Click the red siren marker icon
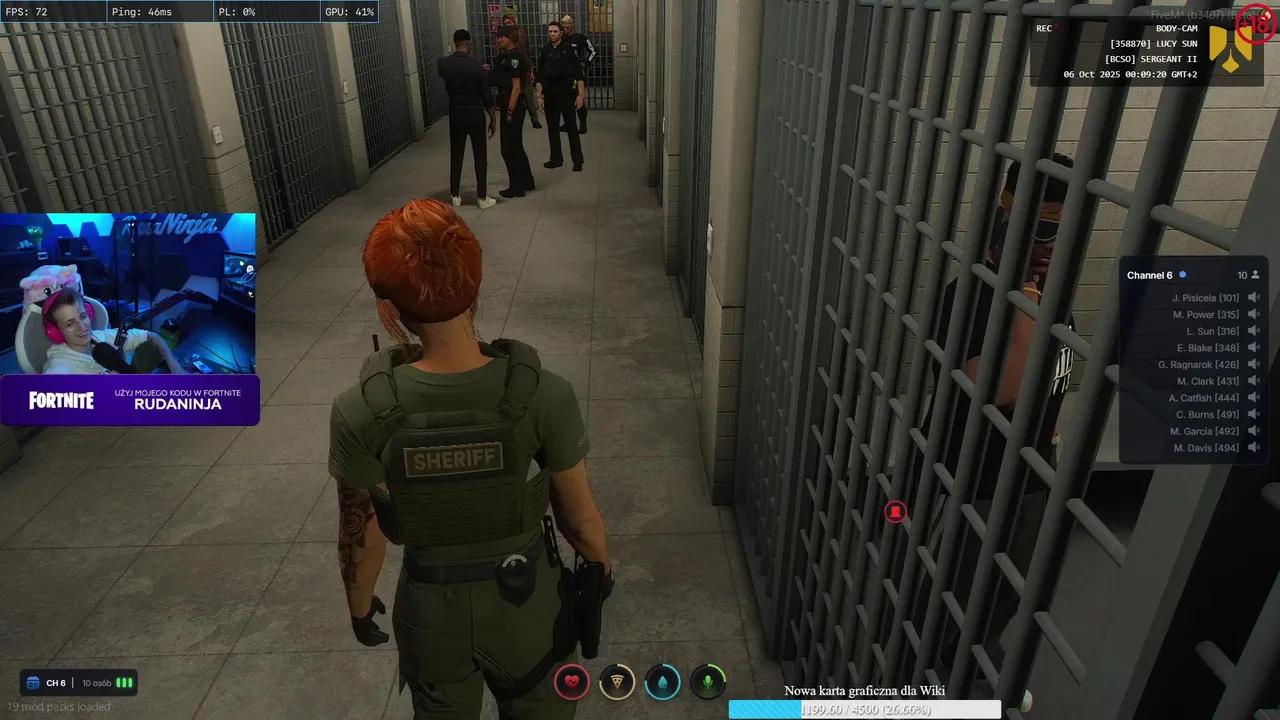The width and height of the screenshot is (1280, 720). tap(895, 512)
